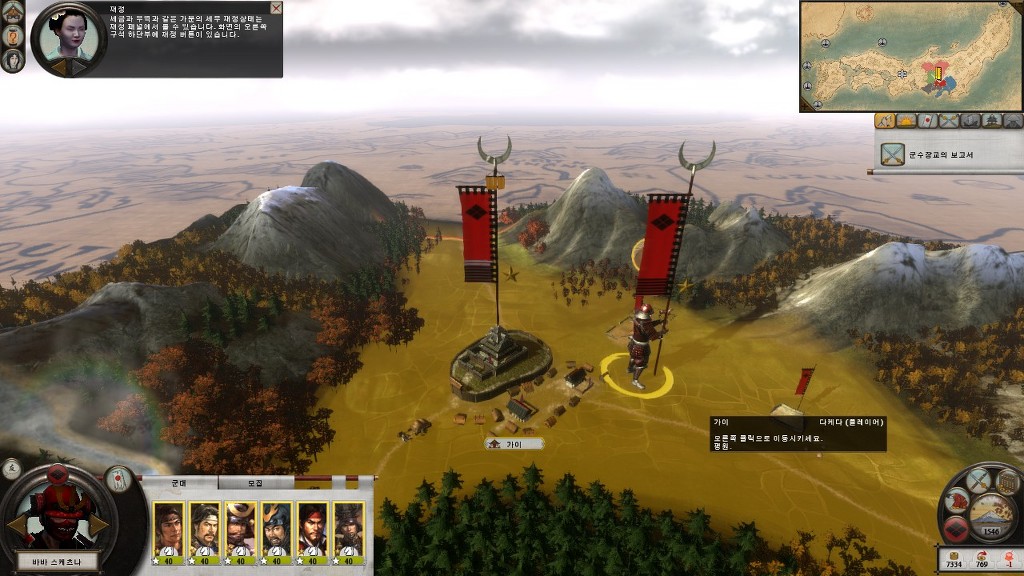This screenshot has width=1024, height=576.
Task: Switch to the 모집 recruitment tab
Action: click(x=255, y=483)
